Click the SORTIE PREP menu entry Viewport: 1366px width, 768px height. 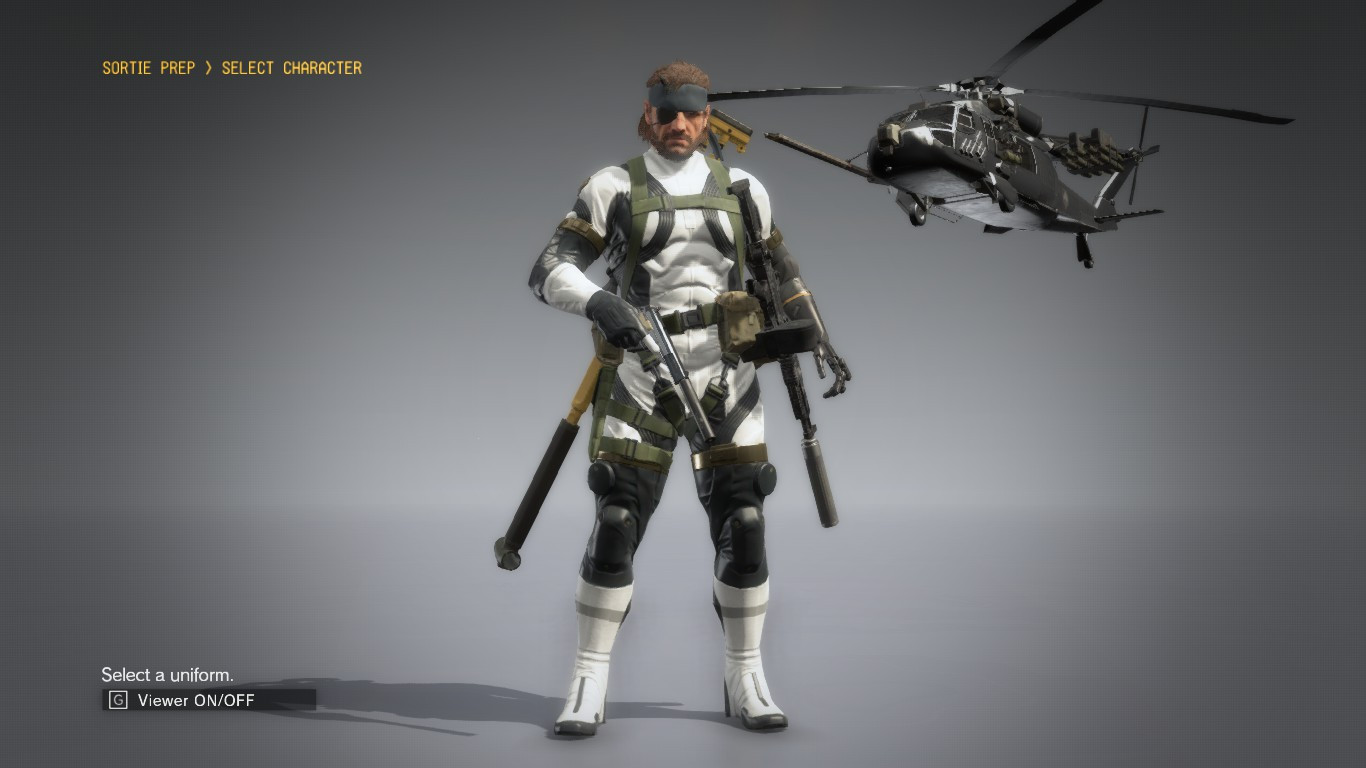[149, 68]
